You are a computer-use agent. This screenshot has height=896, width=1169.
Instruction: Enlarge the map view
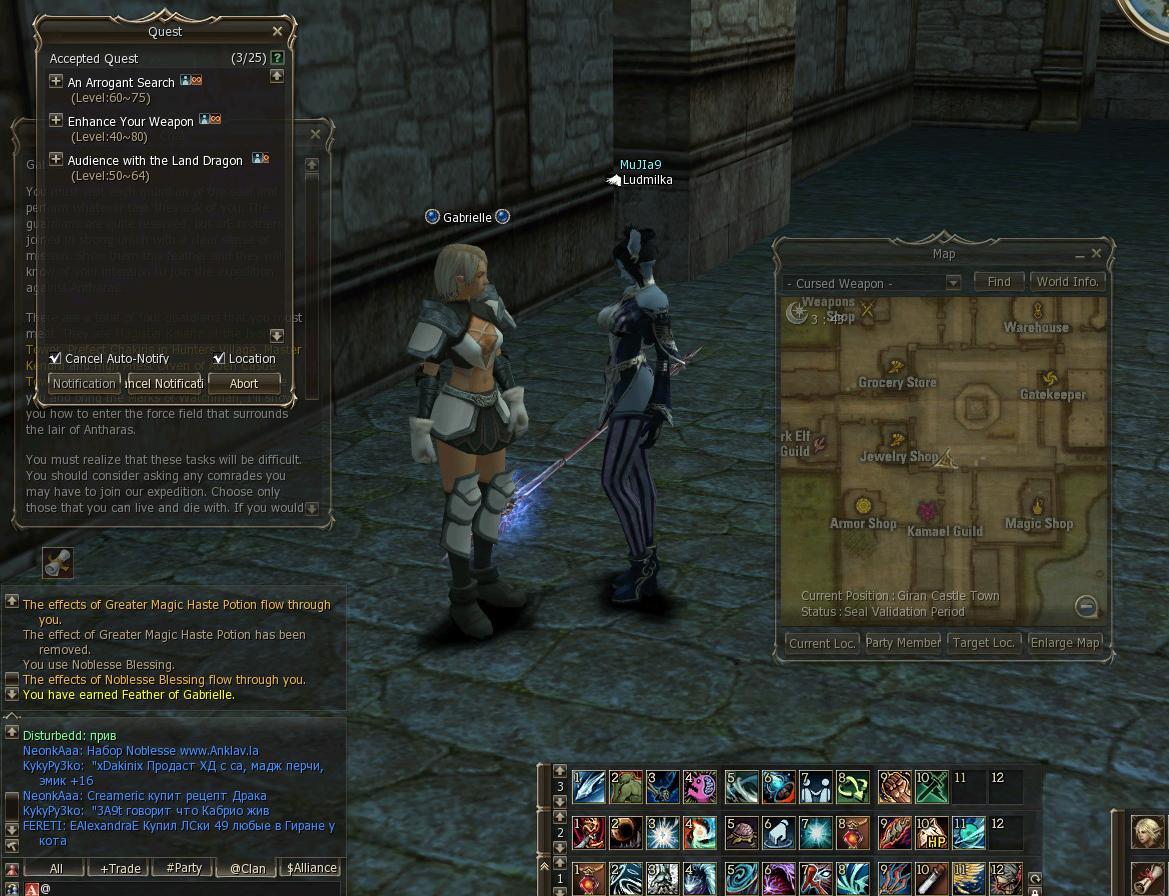1065,643
